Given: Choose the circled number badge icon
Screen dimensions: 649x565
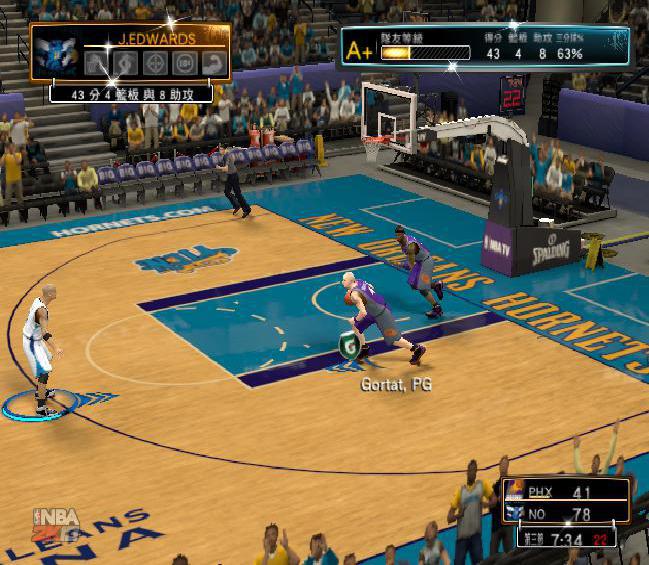Looking at the screenshot, I should pos(184,63).
